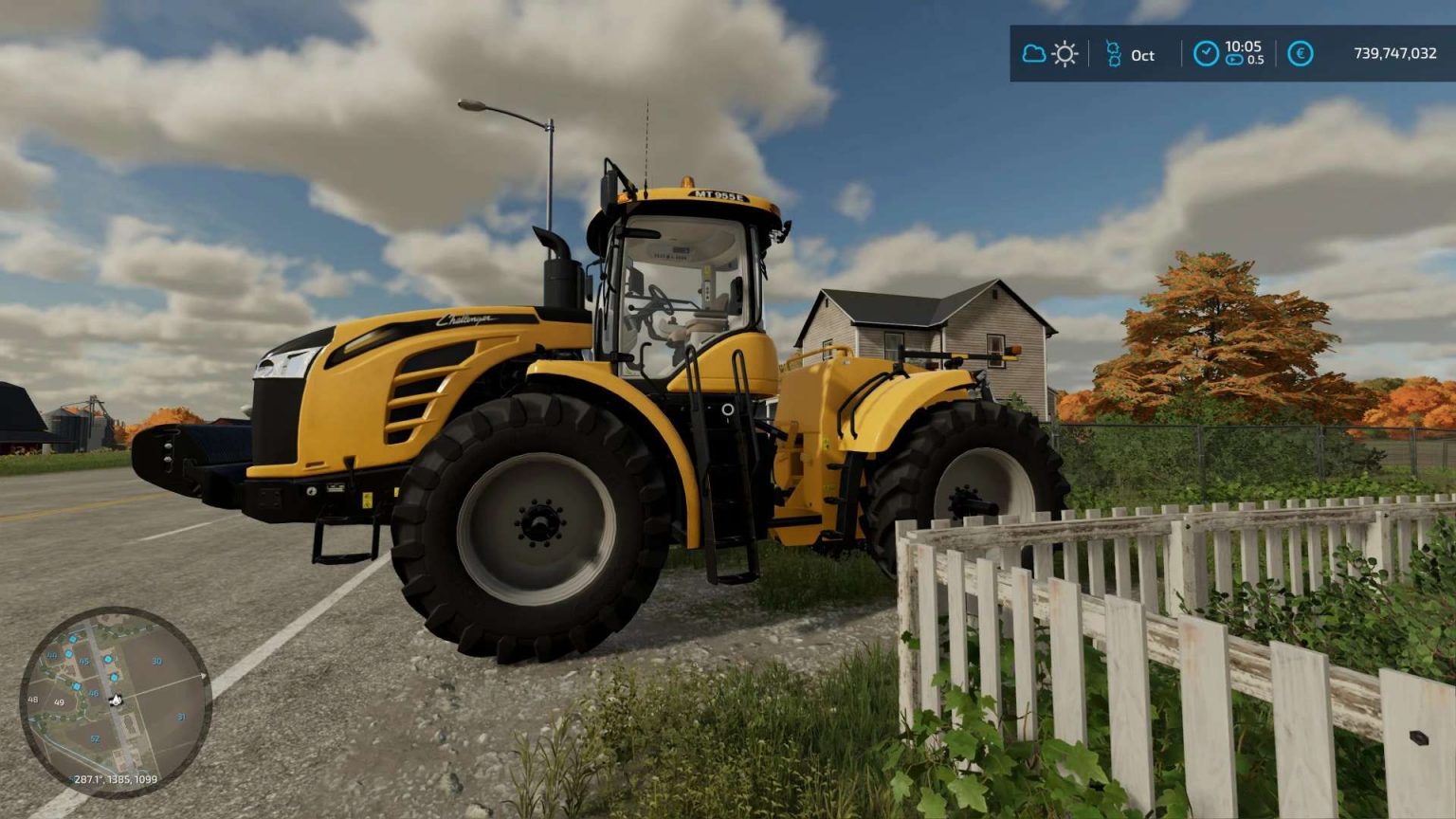Click the Oct month label in the HUD
Viewport: 1456px width, 819px height.
coord(1140,57)
